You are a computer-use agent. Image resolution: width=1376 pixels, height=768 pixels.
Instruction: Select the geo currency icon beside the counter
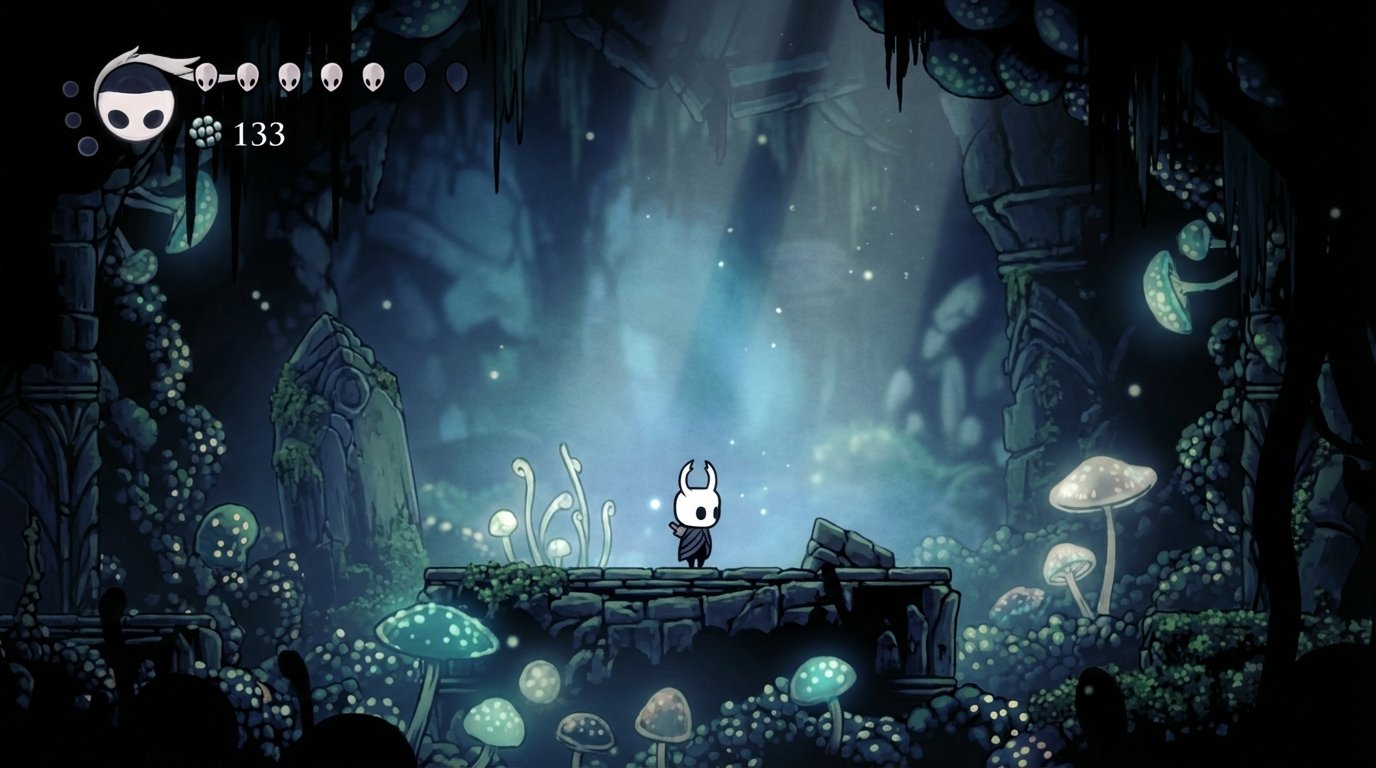[x=205, y=132]
